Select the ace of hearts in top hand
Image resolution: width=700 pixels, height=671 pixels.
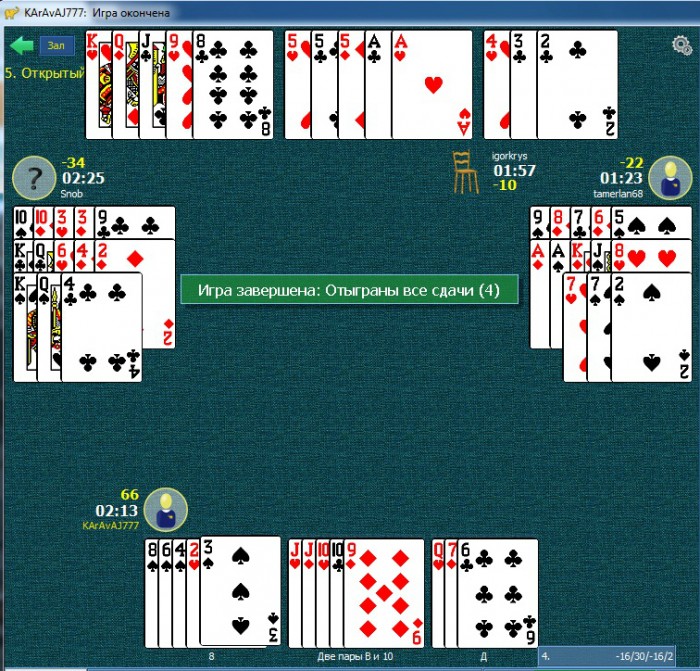(x=432, y=85)
